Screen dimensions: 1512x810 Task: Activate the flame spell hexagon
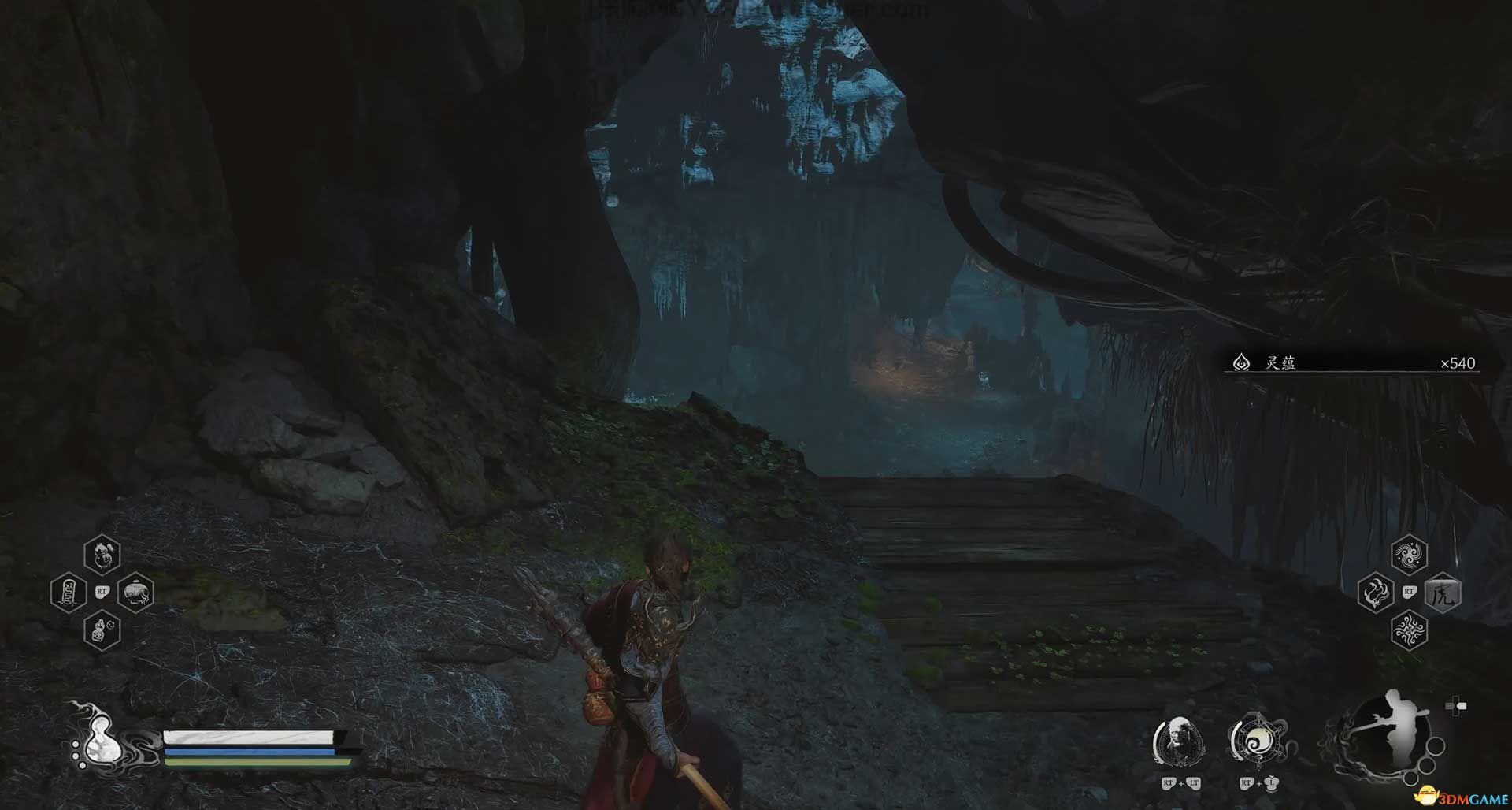point(1375,593)
